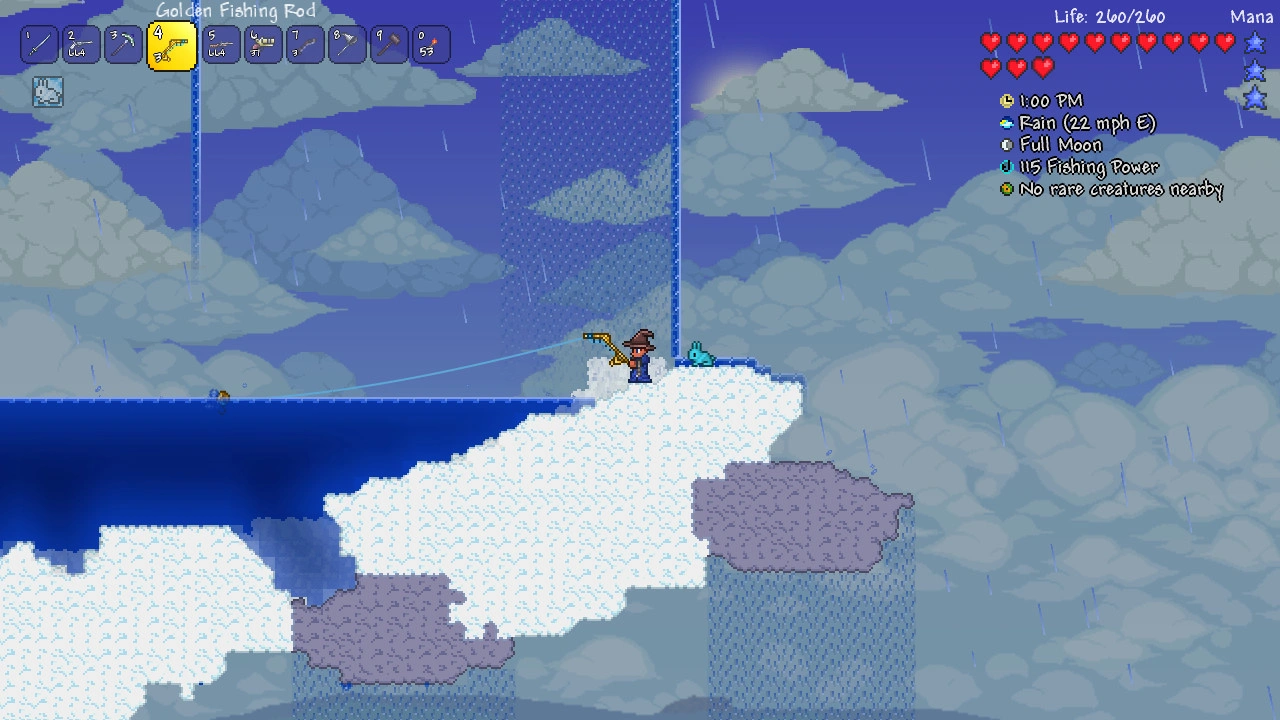Click the first heart in the life meter
The width and height of the screenshot is (1280, 720).
pyautogui.click(x=993, y=42)
